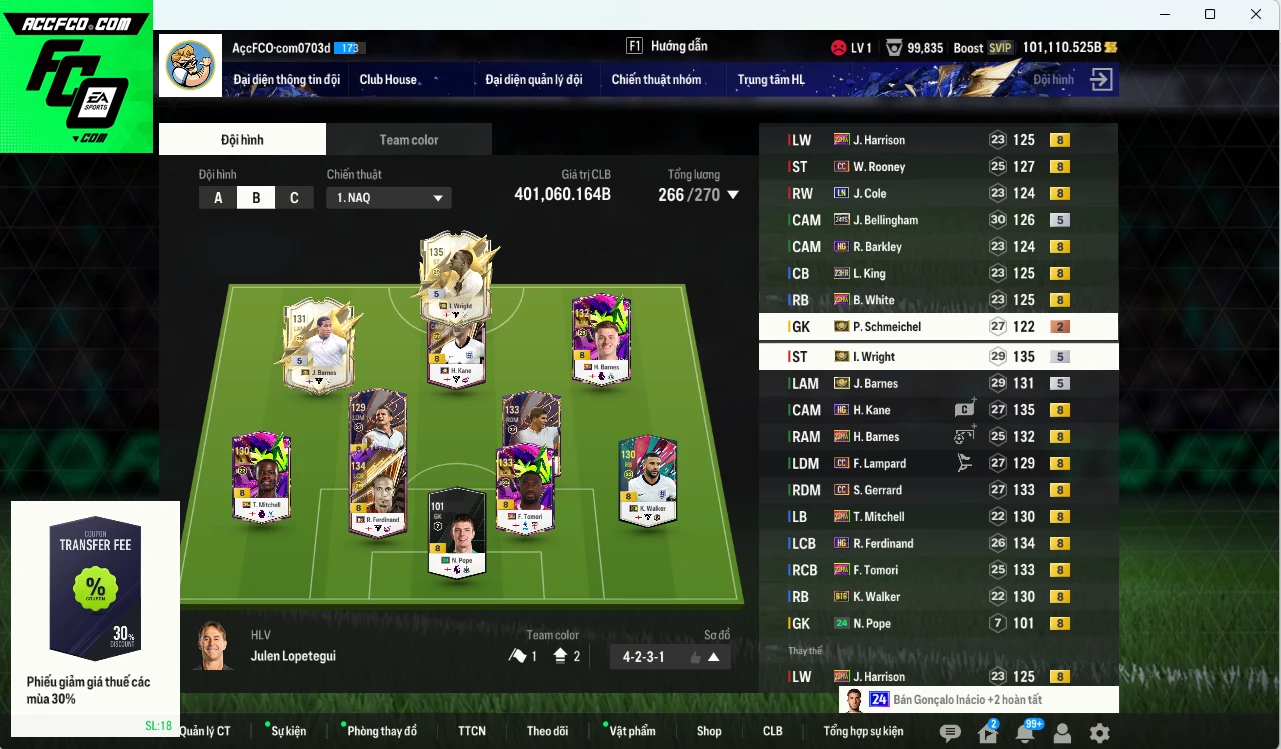Open the Shop from bottom bar
This screenshot has width=1281, height=749.
(x=709, y=731)
